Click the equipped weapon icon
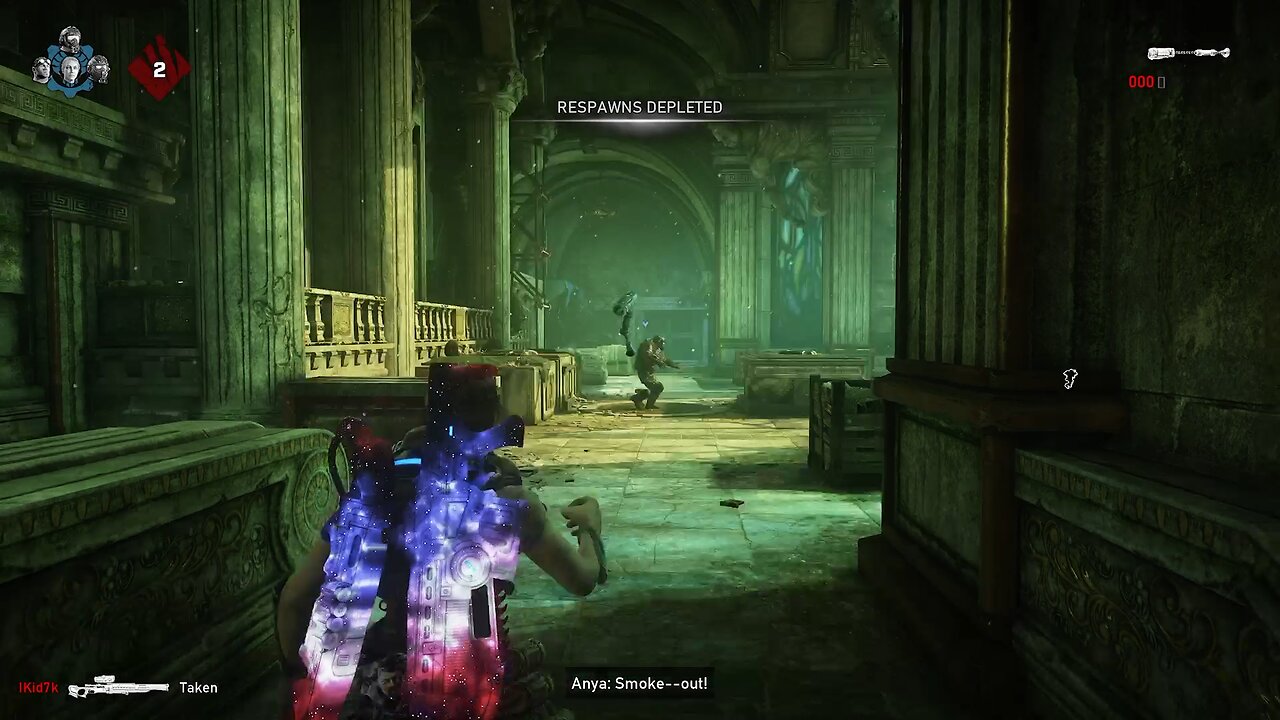The image size is (1280, 720). (1188, 53)
